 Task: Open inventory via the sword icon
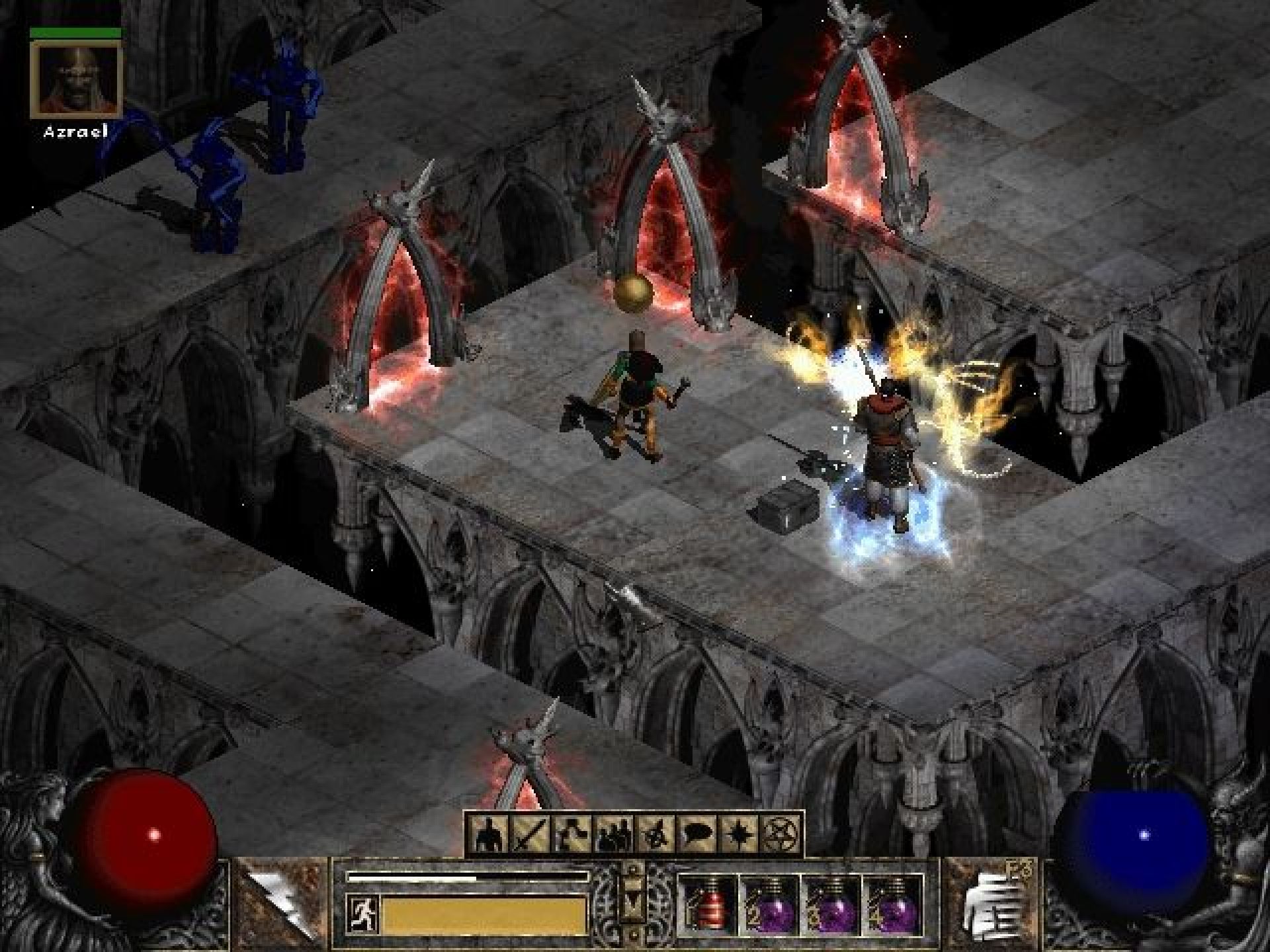(531, 833)
